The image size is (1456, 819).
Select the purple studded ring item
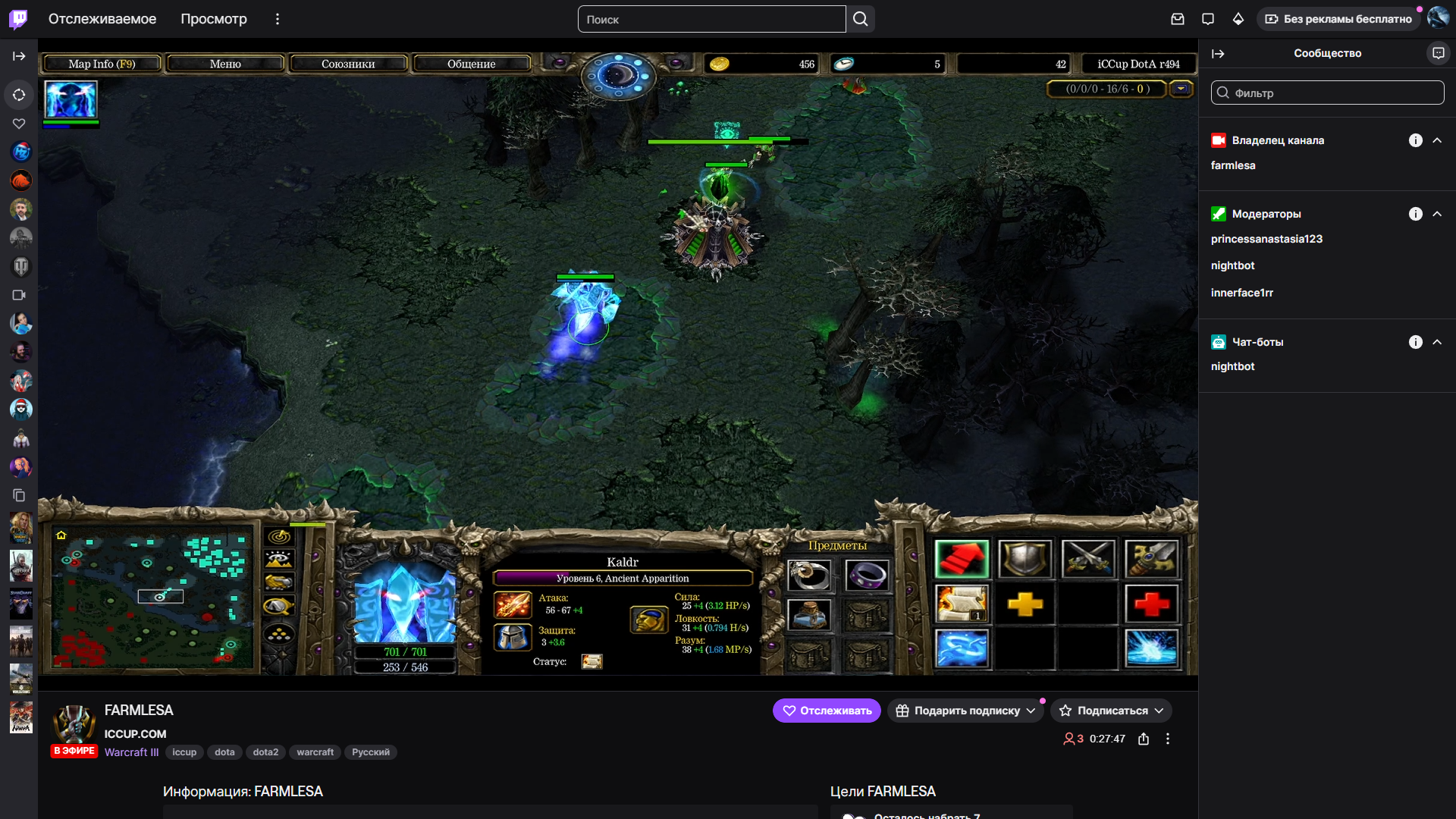click(866, 576)
